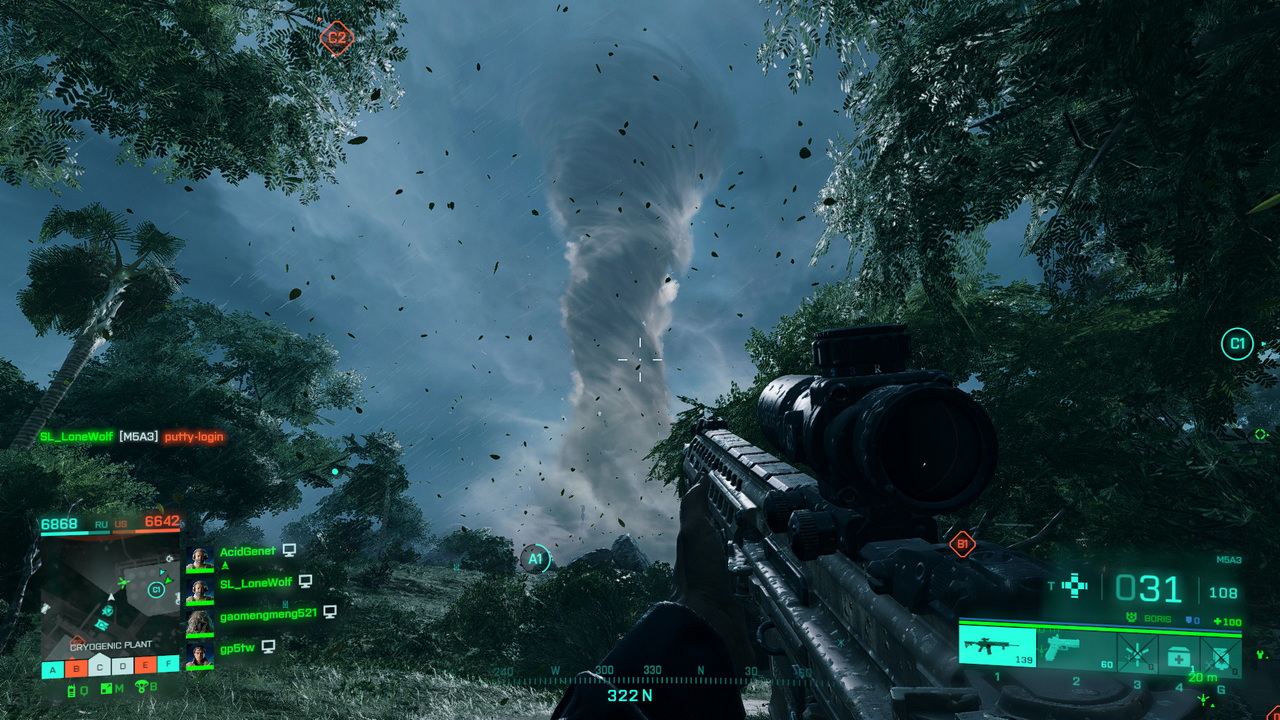Click the C2 objective marker

click(337, 39)
